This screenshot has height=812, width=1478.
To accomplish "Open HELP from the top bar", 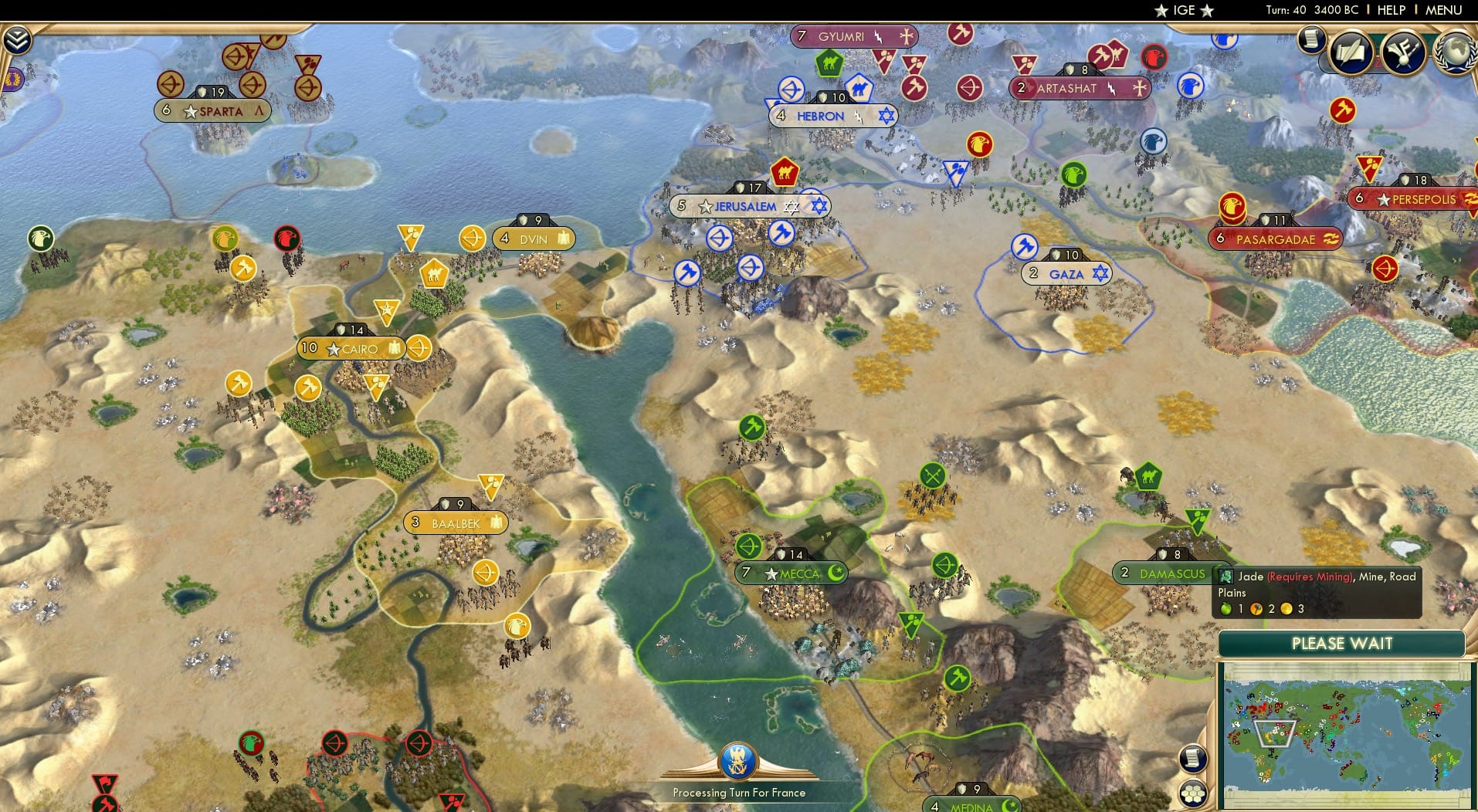I will click(x=1392, y=9).
